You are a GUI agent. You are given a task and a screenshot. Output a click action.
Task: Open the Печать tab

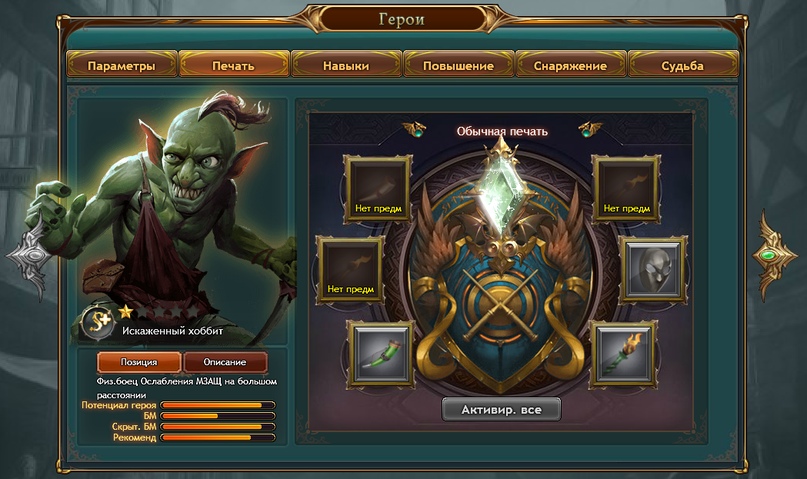click(x=233, y=66)
